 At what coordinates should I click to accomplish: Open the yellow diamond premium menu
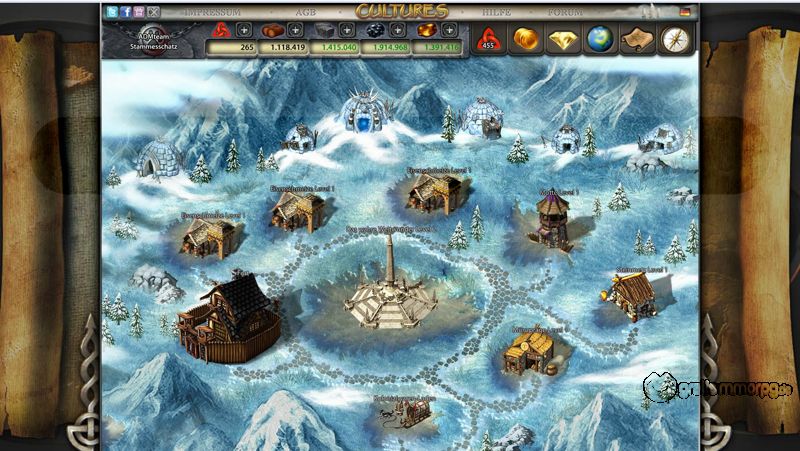(x=564, y=39)
